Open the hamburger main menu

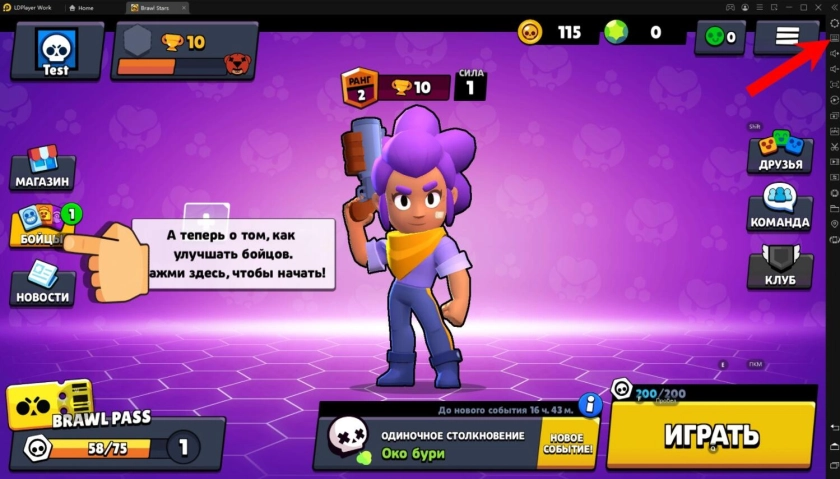point(787,36)
